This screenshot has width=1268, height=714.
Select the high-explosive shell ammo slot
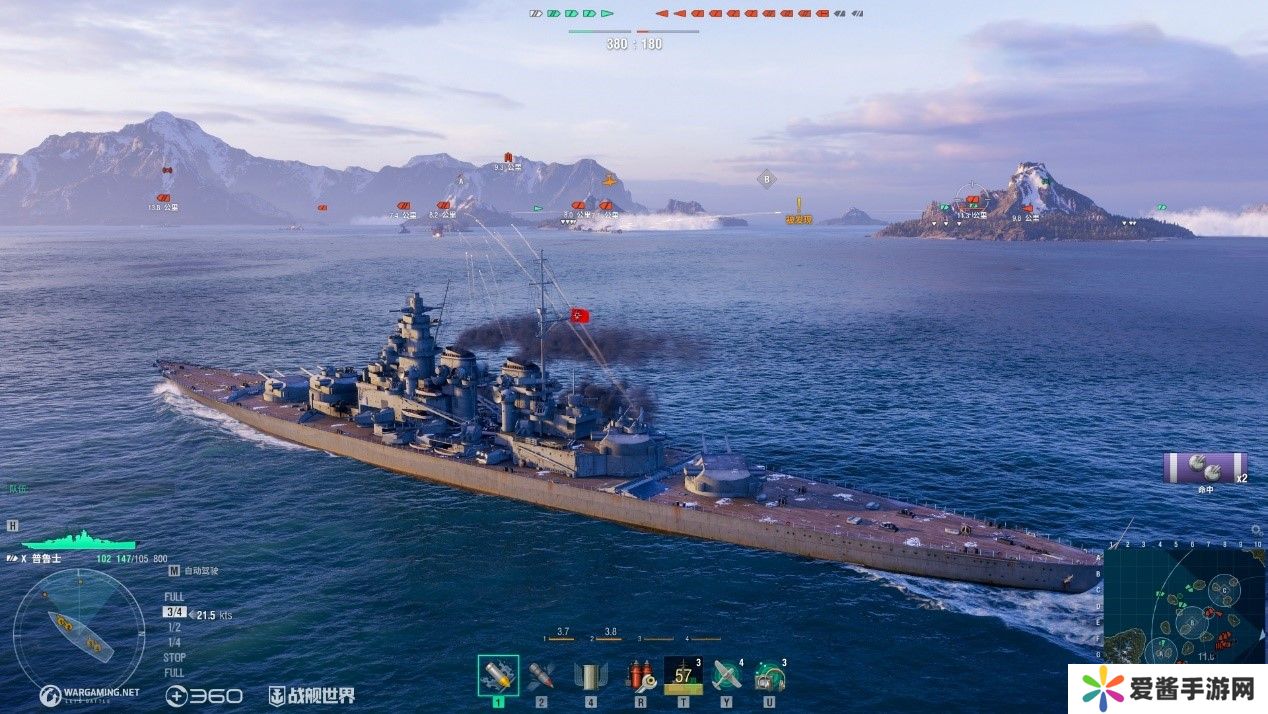point(498,676)
